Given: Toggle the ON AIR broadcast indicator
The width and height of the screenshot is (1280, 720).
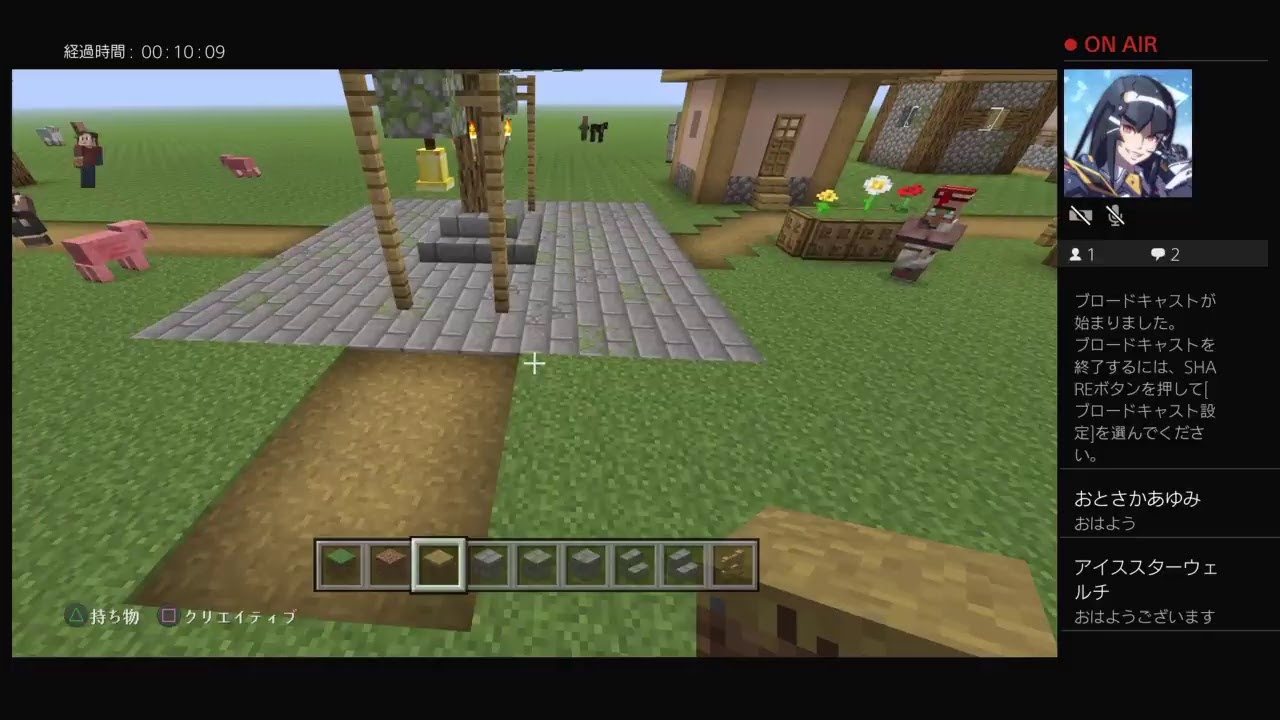Looking at the screenshot, I should pos(1111,44).
